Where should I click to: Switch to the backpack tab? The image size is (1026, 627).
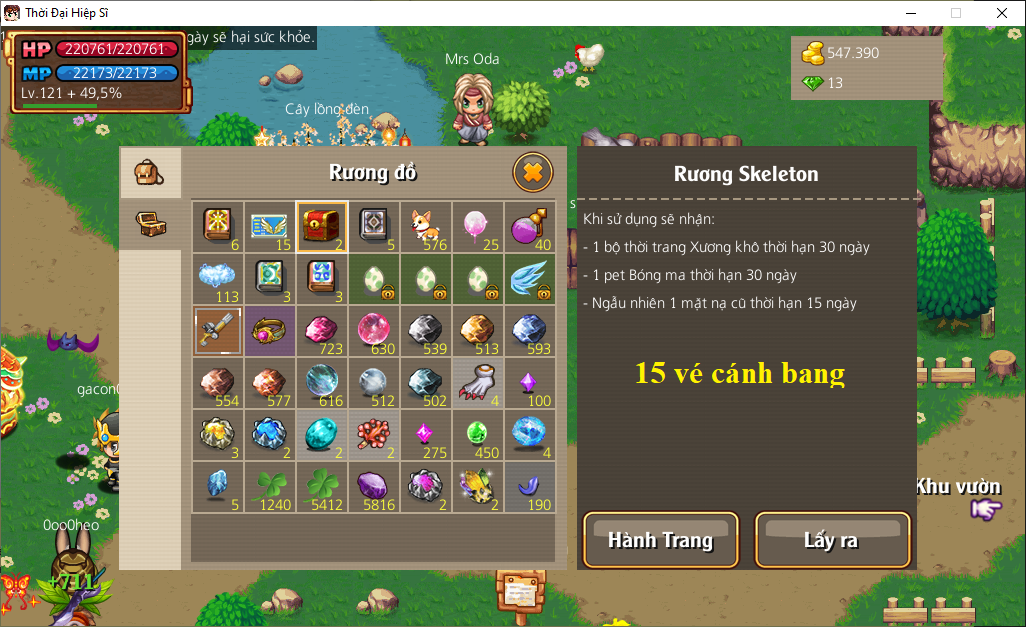pos(150,174)
